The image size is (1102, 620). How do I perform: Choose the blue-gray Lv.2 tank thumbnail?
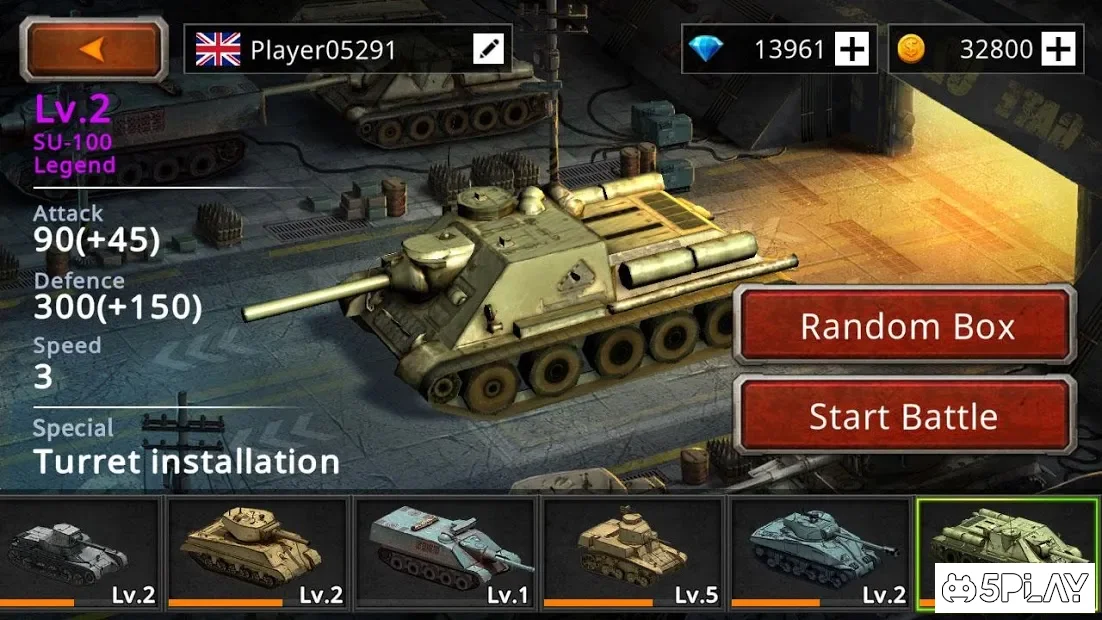tap(820, 552)
